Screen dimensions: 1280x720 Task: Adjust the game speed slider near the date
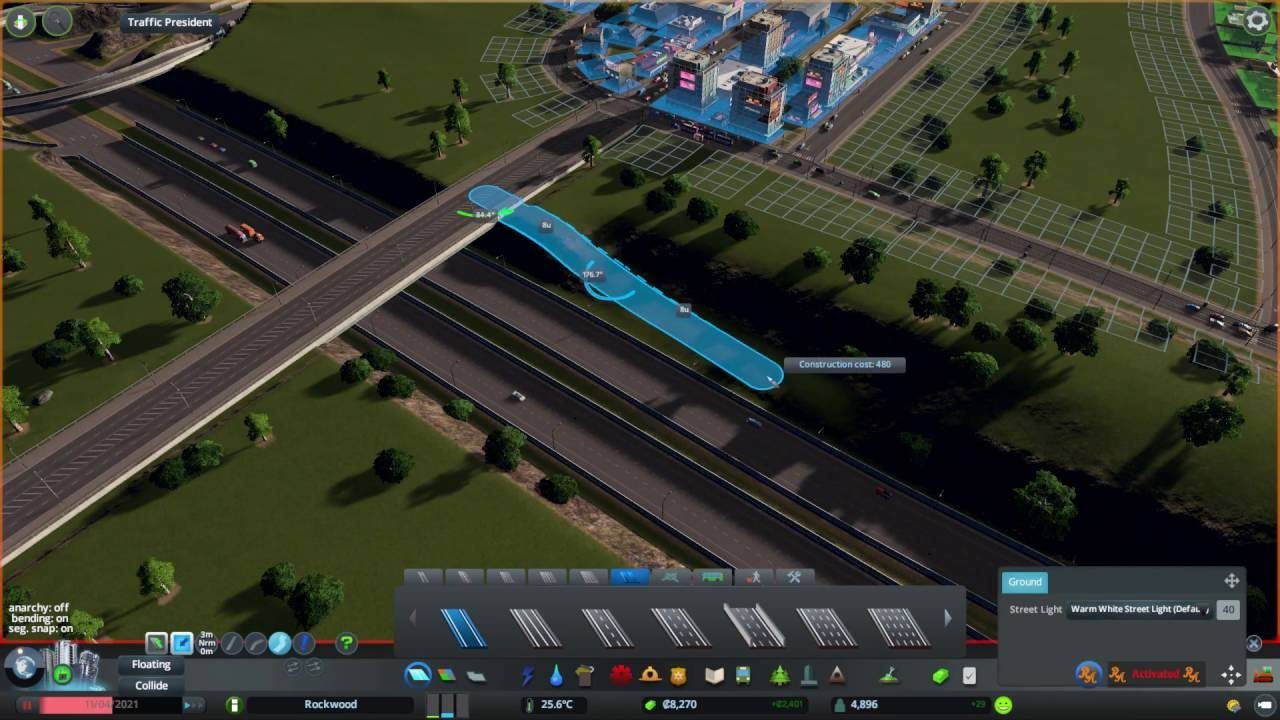point(190,704)
